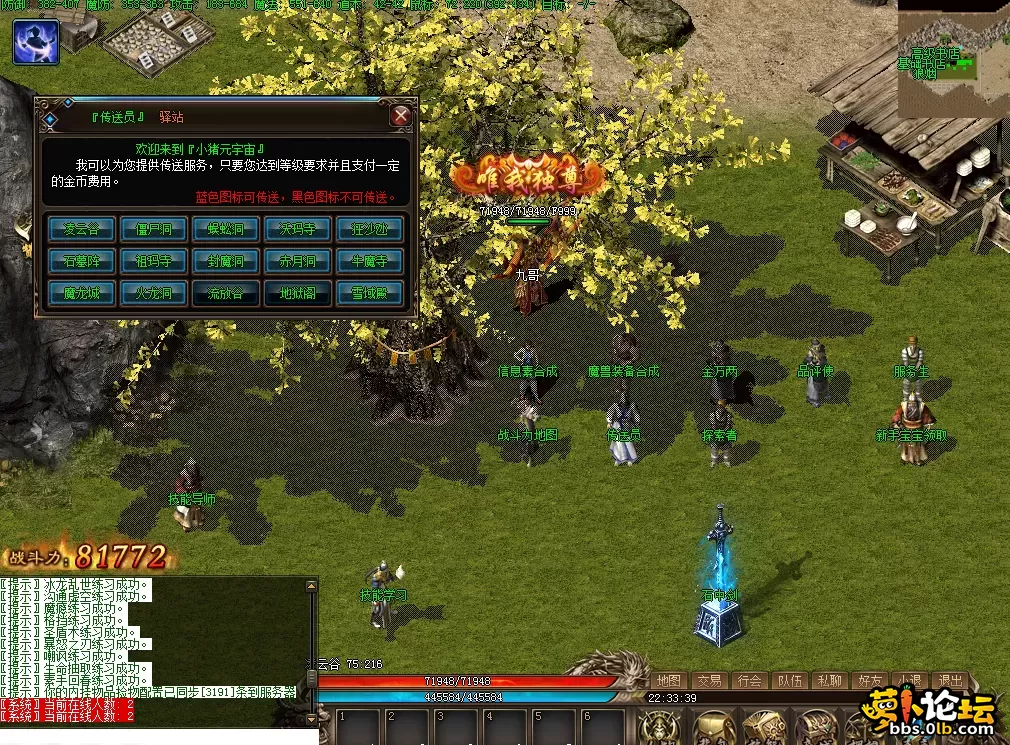Open the 交易 trade panel

click(x=709, y=680)
